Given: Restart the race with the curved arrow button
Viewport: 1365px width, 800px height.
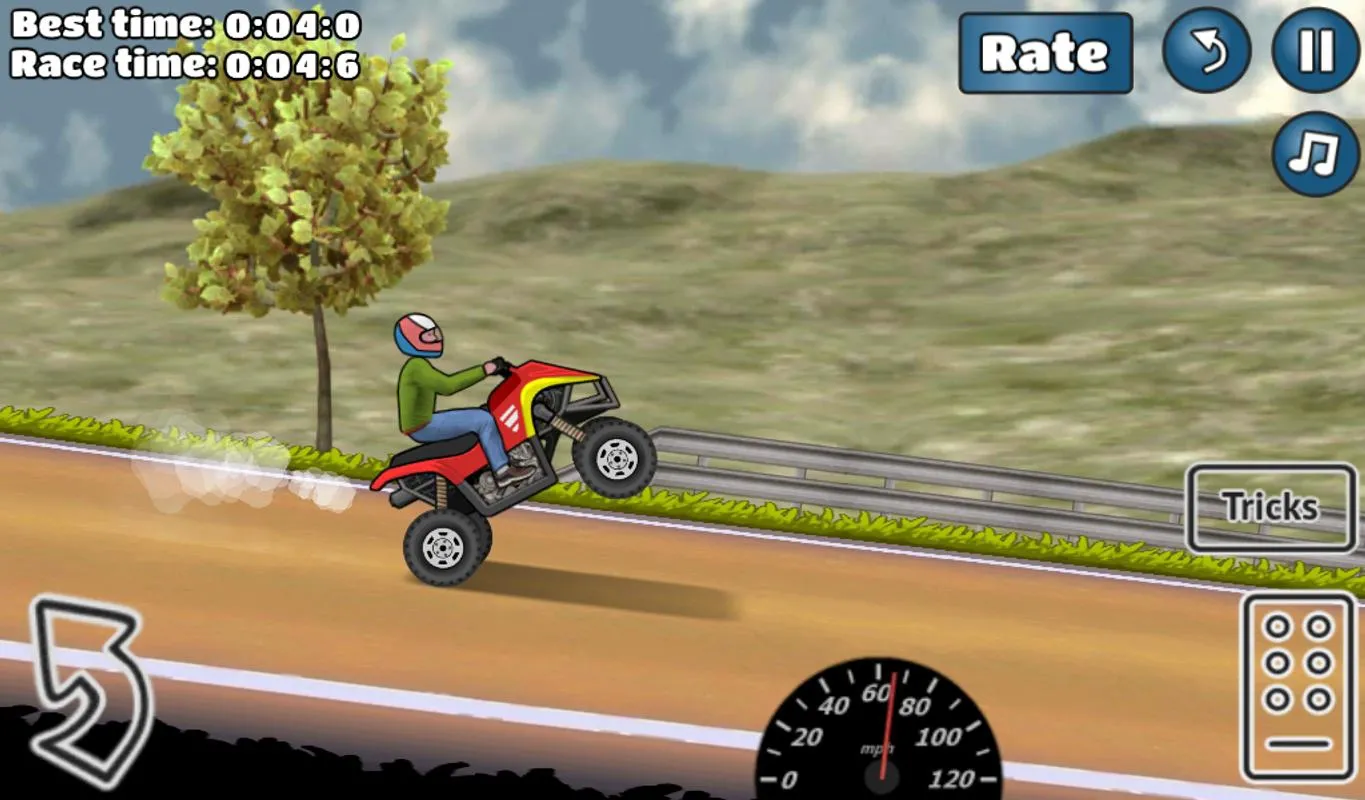Looking at the screenshot, I should [x=1206, y=50].
